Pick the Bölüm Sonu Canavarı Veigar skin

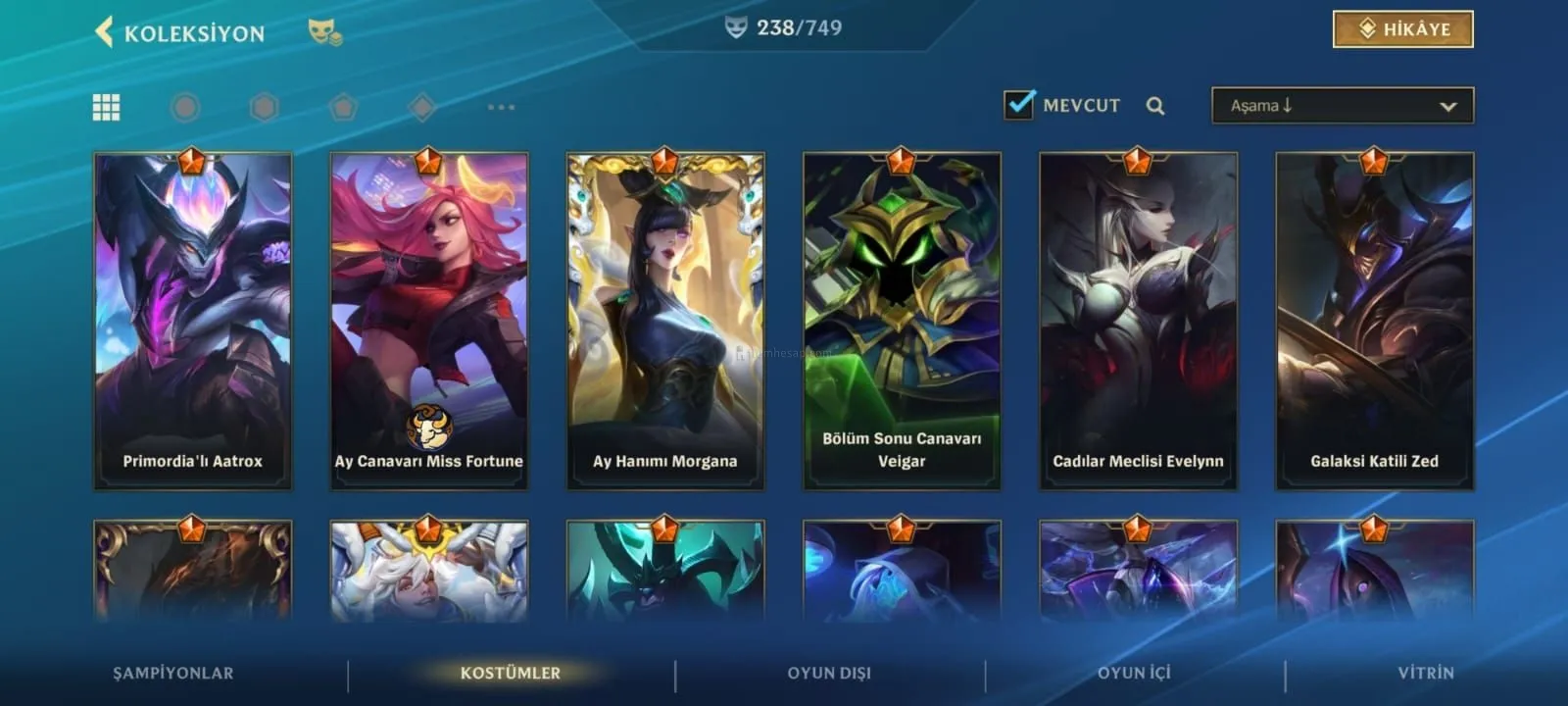coord(902,321)
